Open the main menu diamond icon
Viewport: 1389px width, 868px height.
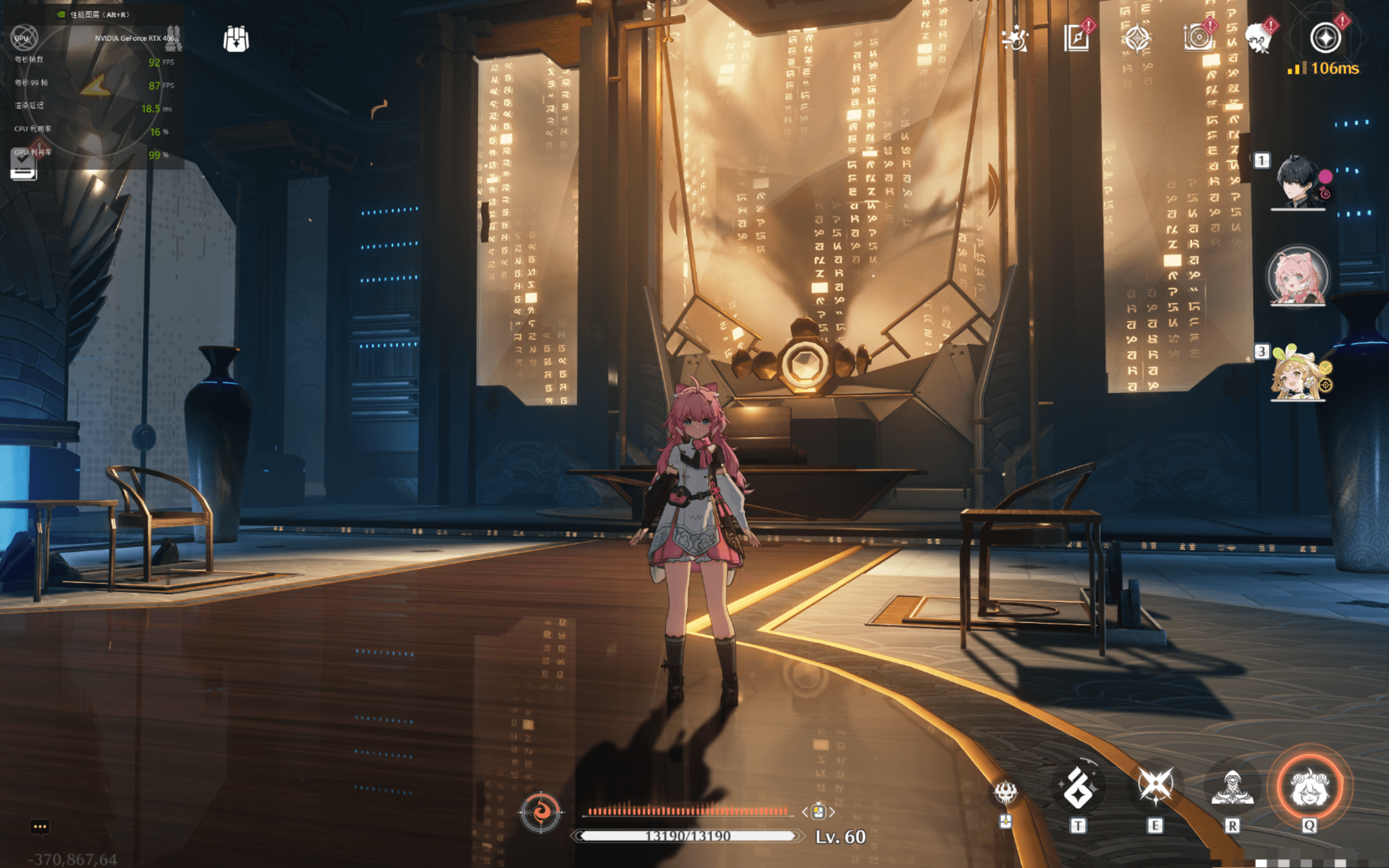pos(1326,39)
